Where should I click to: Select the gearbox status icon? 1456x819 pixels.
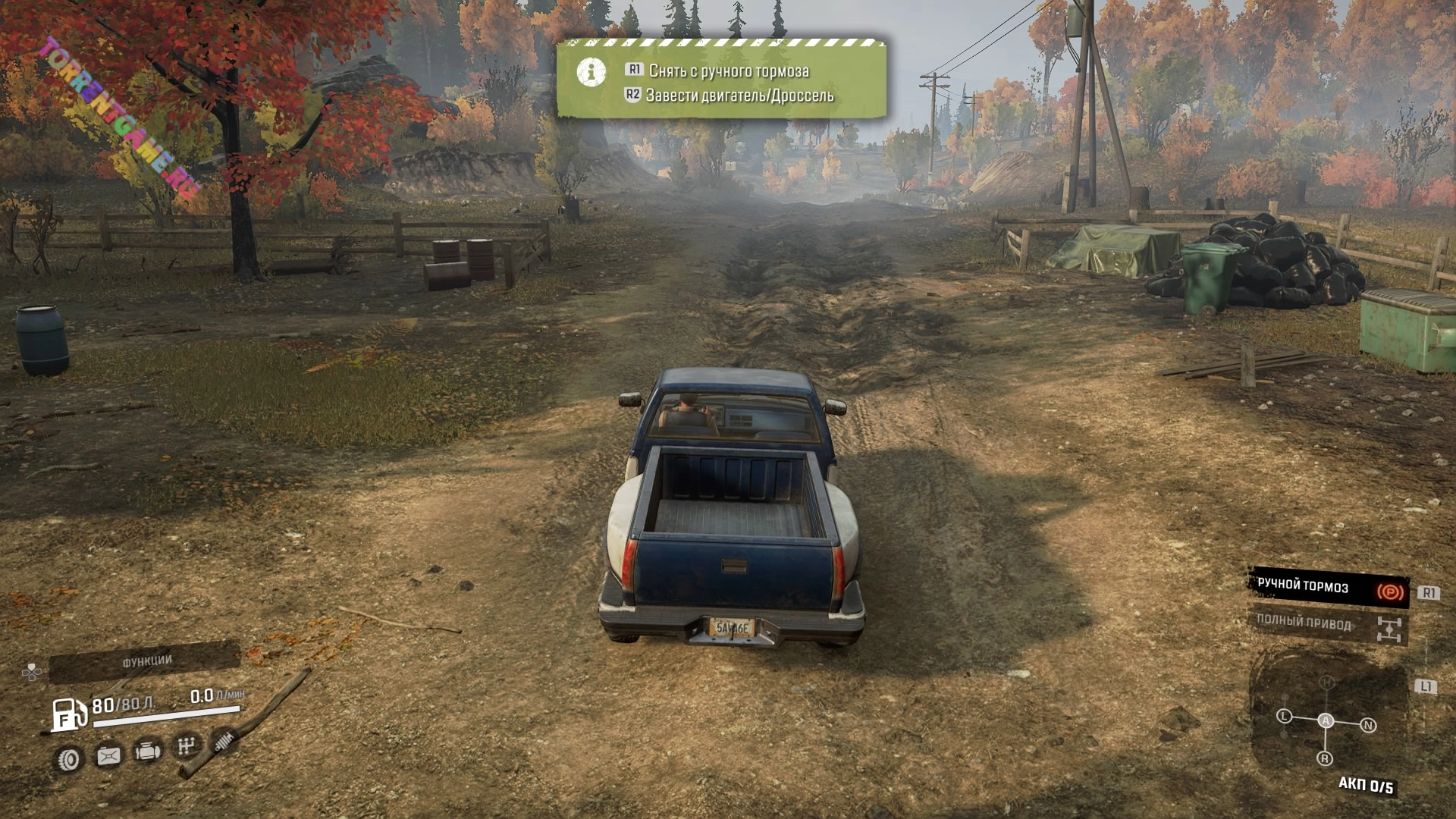pos(185,746)
